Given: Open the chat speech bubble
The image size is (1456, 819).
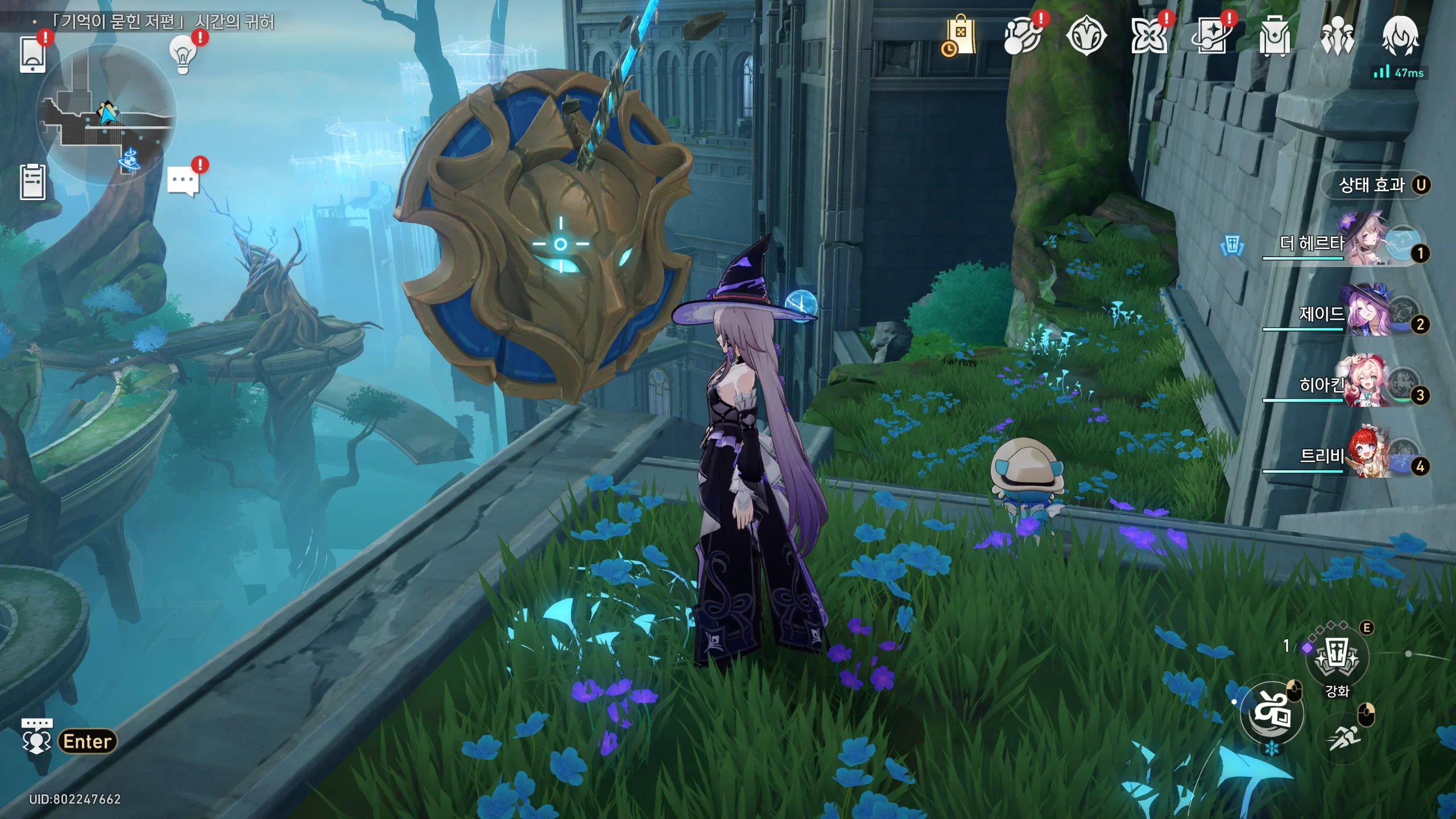Looking at the screenshot, I should click(x=183, y=181).
